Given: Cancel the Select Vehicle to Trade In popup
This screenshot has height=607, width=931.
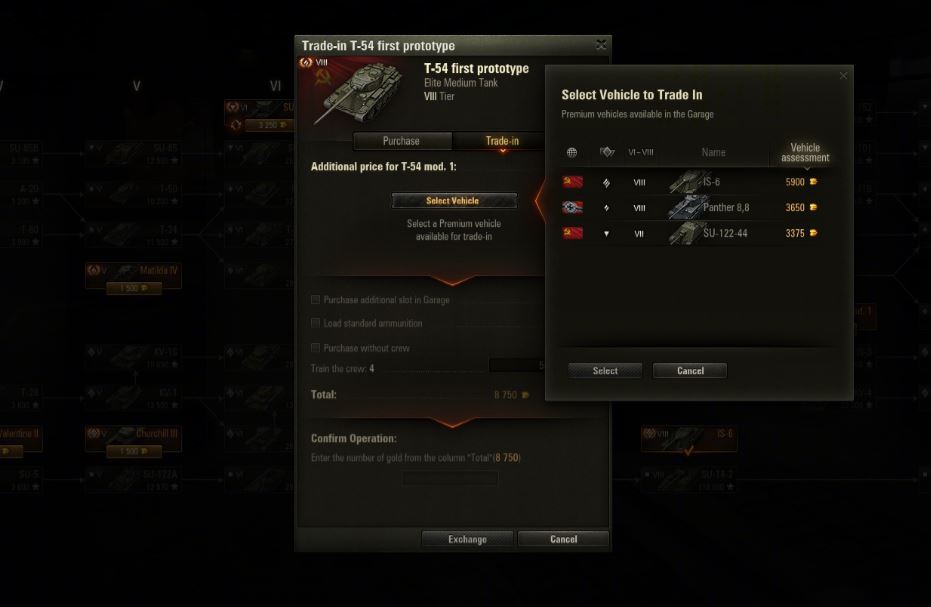Looking at the screenshot, I should point(690,371).
